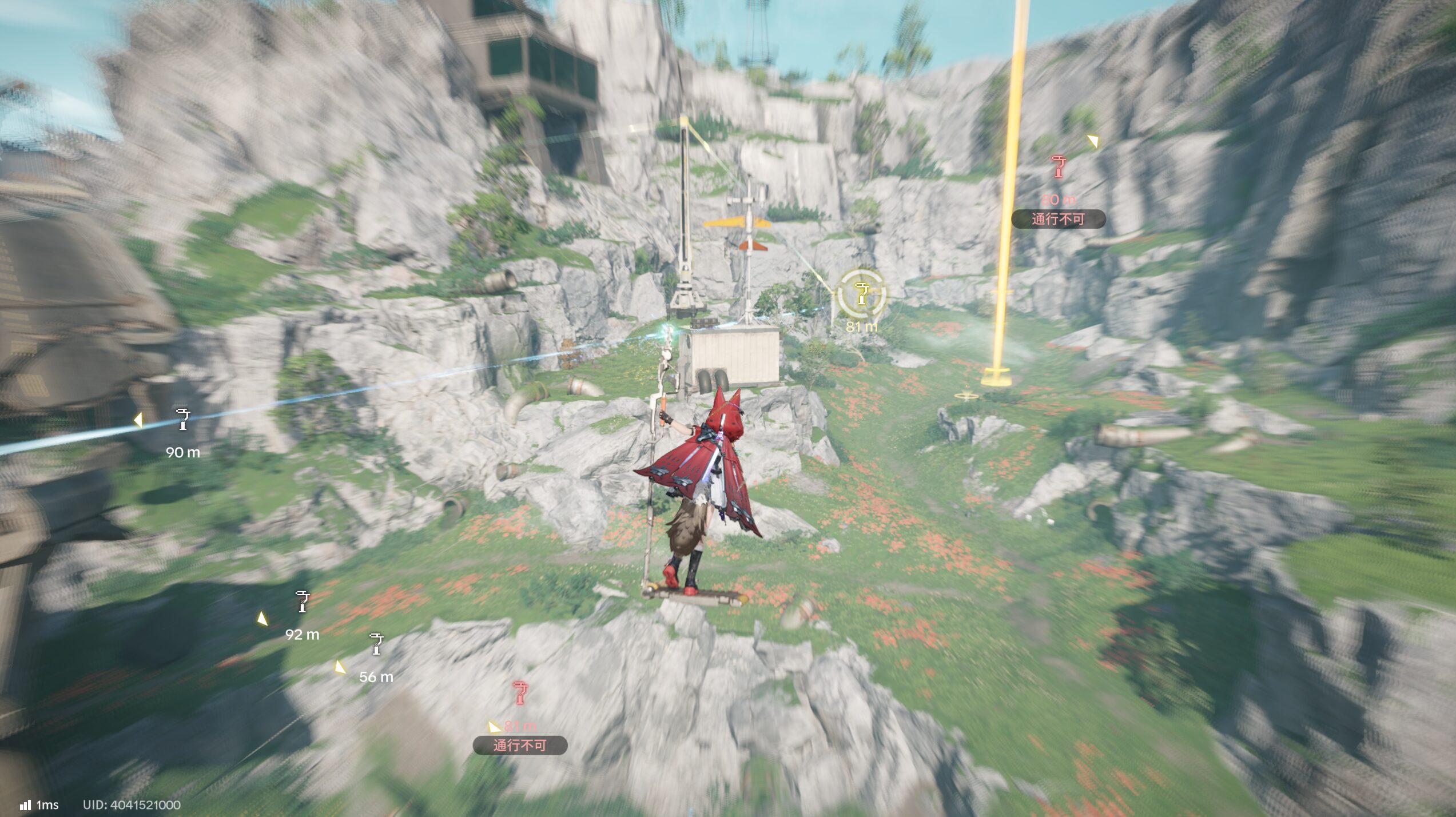Target the 56 m zipline tower marker
This screenshot has width=1456, height=817.
click(376, 644)
